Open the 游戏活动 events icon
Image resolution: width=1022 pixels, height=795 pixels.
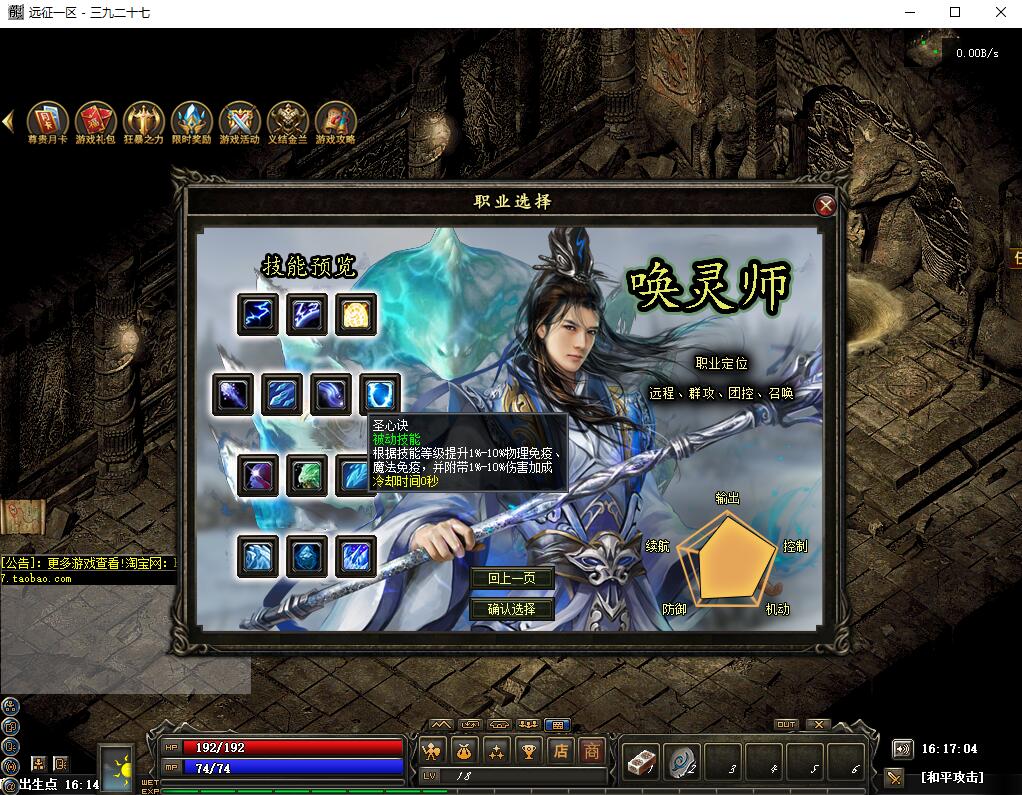coord(240,120)
